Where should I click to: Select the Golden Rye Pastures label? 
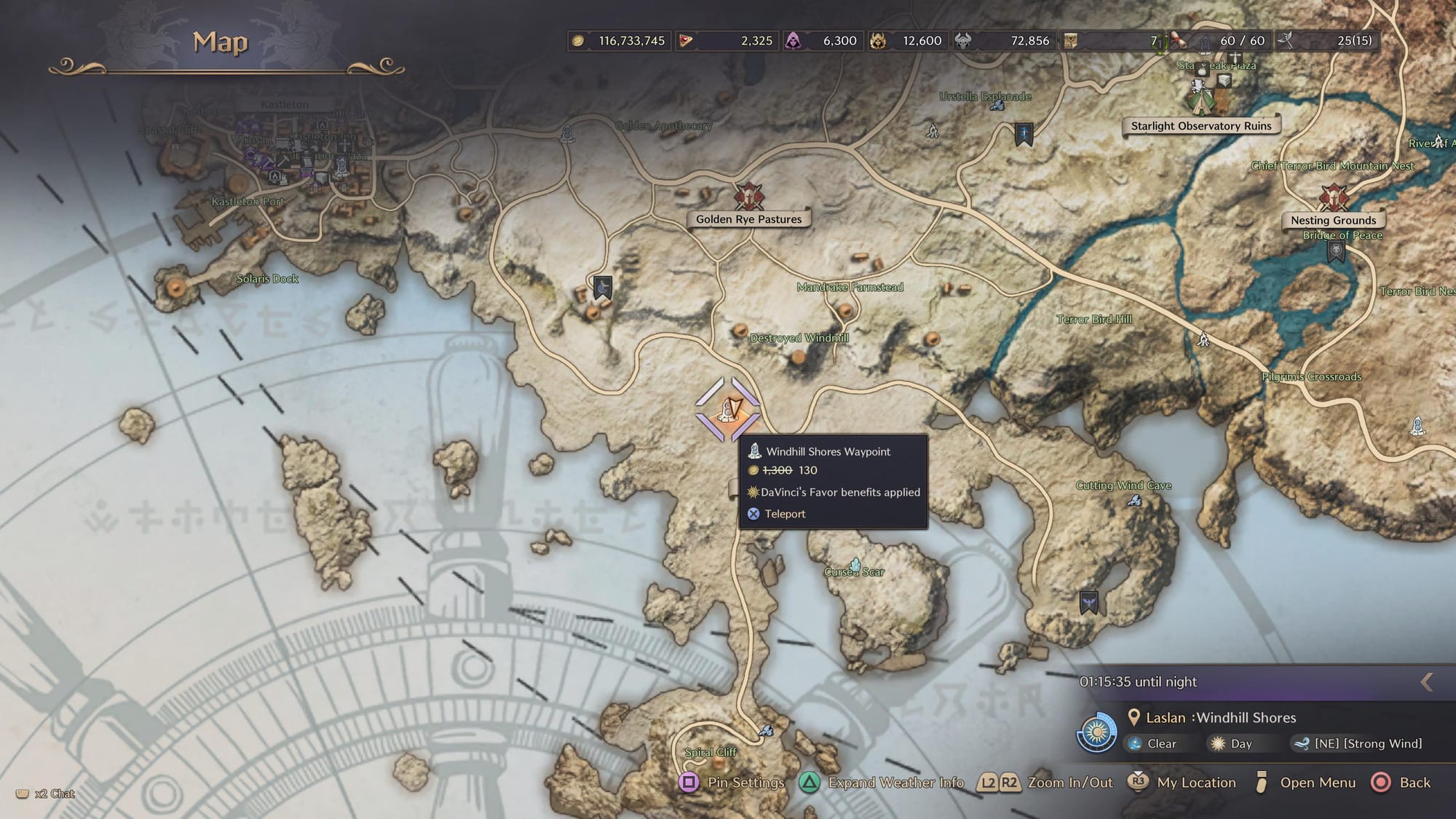[748, 219]
